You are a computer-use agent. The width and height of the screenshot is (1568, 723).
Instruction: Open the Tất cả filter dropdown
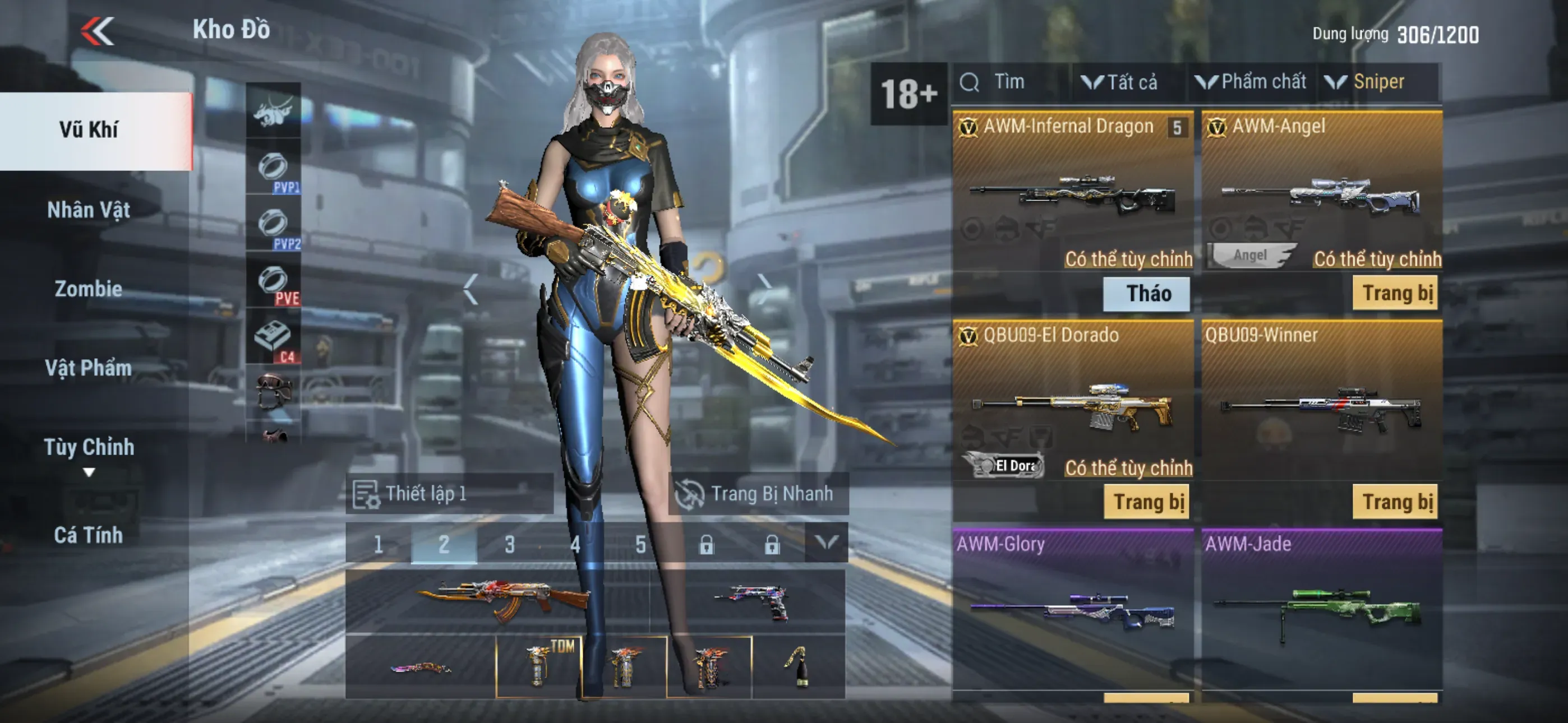[1120, 82]
